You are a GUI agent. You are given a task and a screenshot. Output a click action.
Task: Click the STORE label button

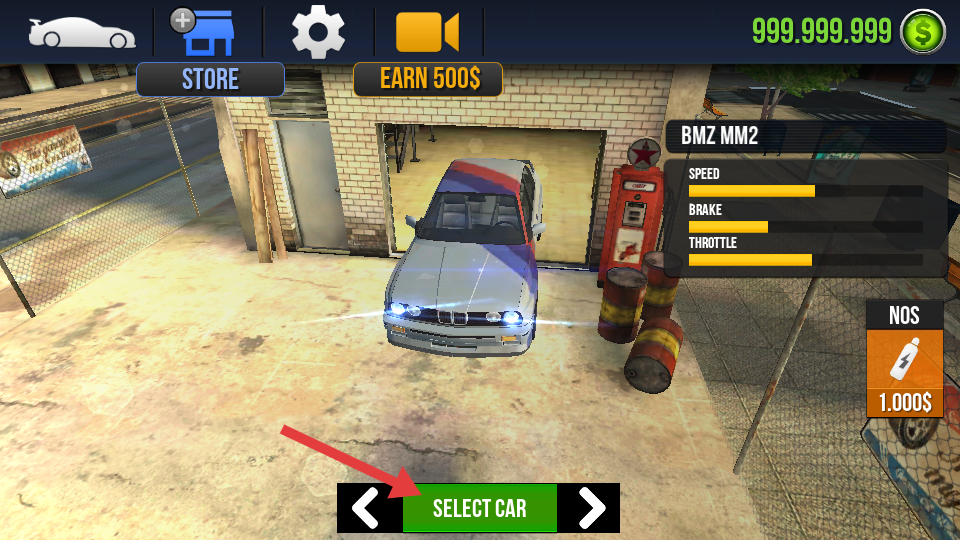pos(210,79)
